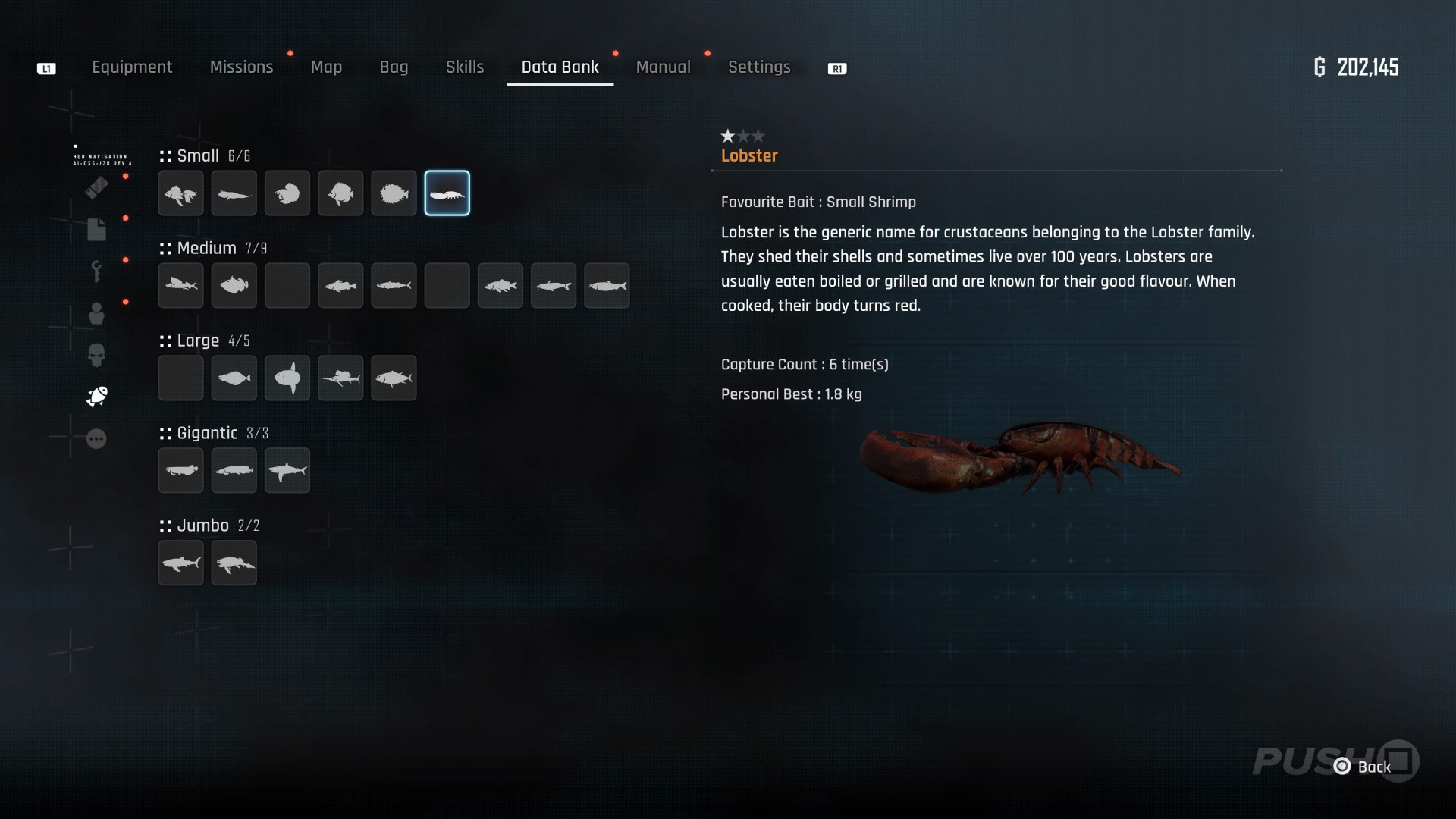This screenshot has height=819, width=1456.
Task: Select the round sunfish entry
Action: 287,378
